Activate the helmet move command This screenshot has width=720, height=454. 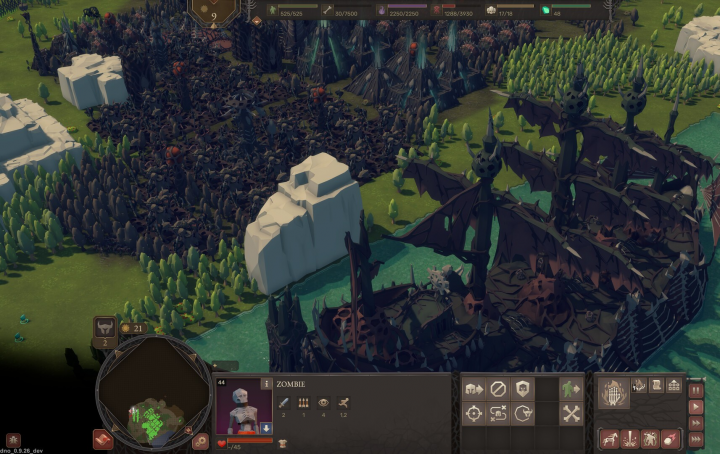tap(474, 388)
